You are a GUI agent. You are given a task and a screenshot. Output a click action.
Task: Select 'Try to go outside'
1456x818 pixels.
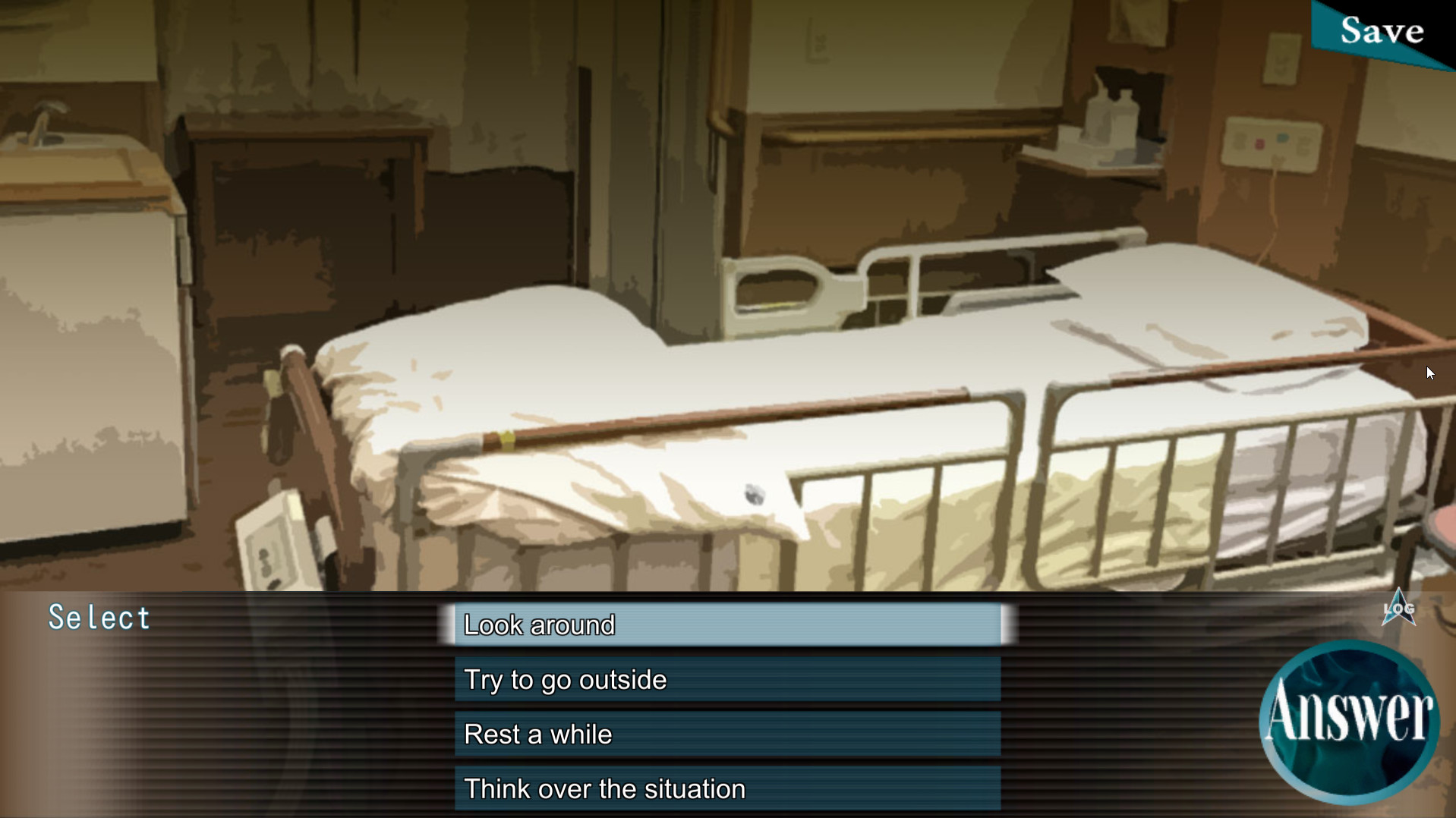pos(726,680)
